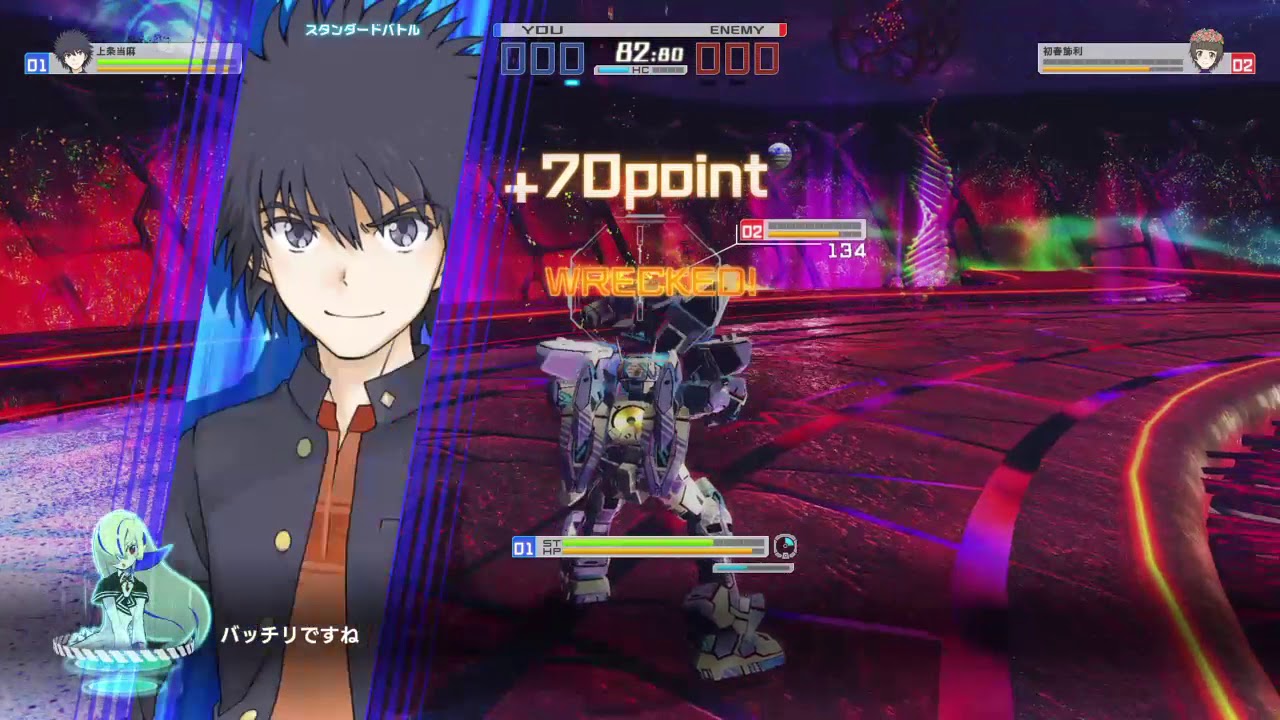The width and height of the screenshot is (1280, 720).
Task: Click the enemy 02 marker above the robot
Action: [x=750, y=228]
